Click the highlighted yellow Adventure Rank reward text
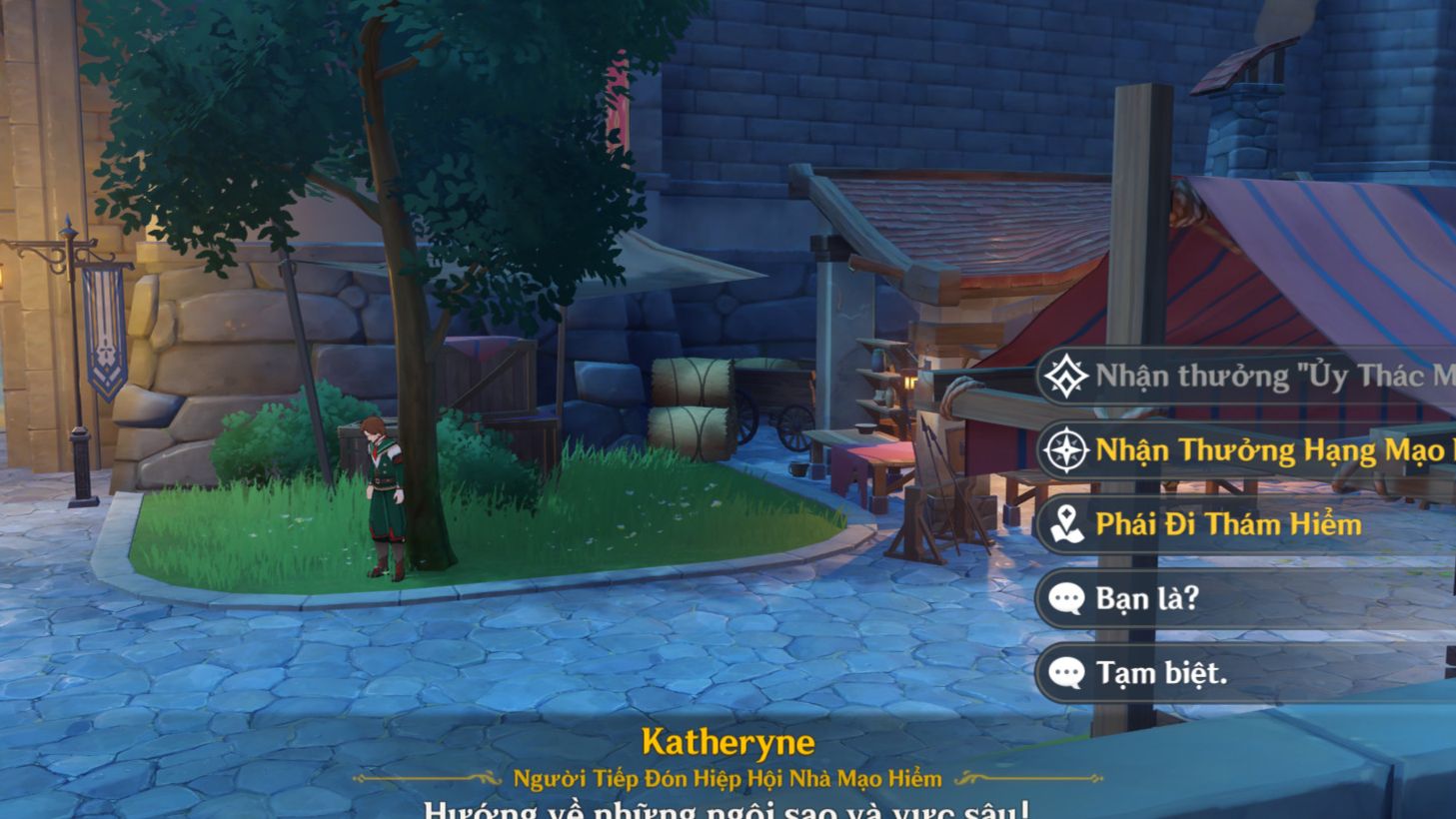Screen dimensions: 1456x819 (x=1249, y=450)
